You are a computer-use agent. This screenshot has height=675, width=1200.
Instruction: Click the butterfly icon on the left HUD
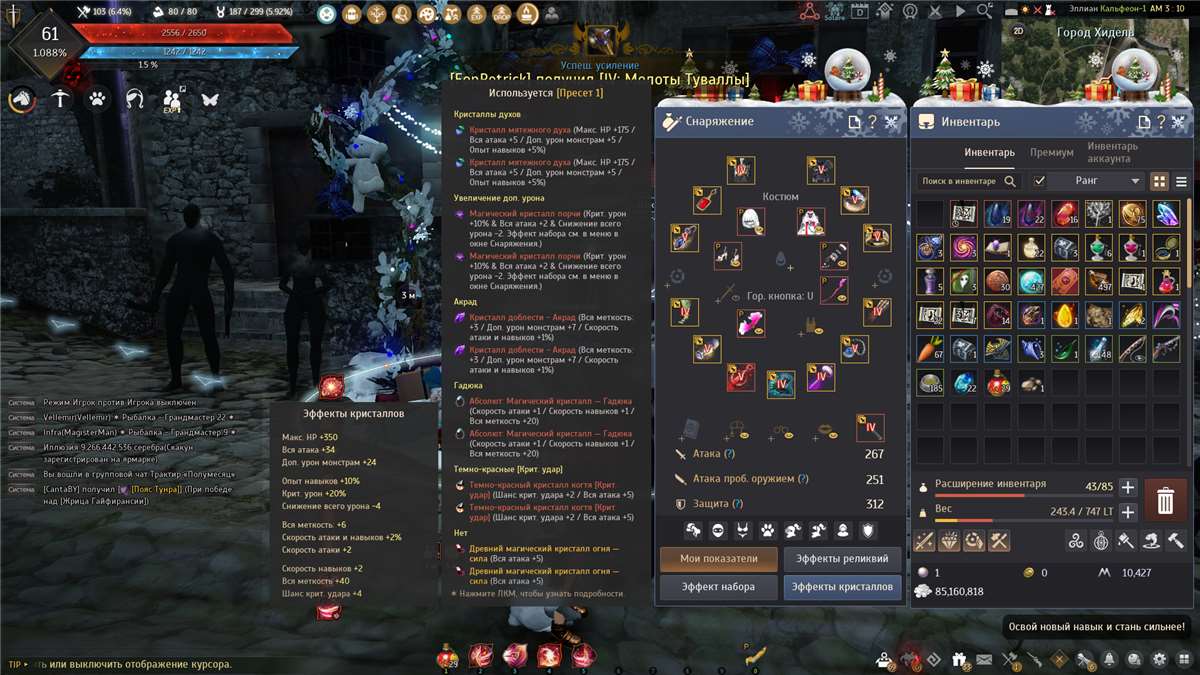(210, 99)
